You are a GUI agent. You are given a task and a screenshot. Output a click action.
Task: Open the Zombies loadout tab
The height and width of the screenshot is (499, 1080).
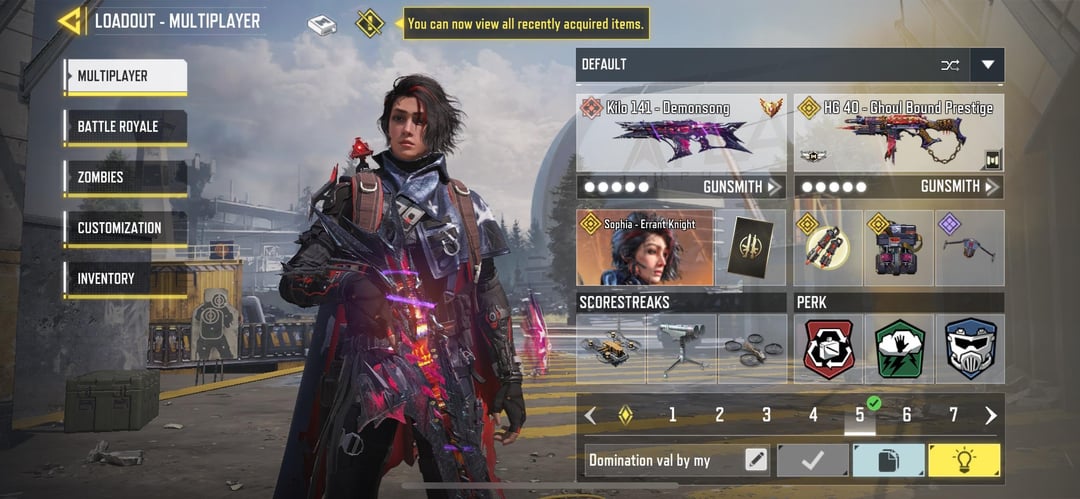coord(125,178)
